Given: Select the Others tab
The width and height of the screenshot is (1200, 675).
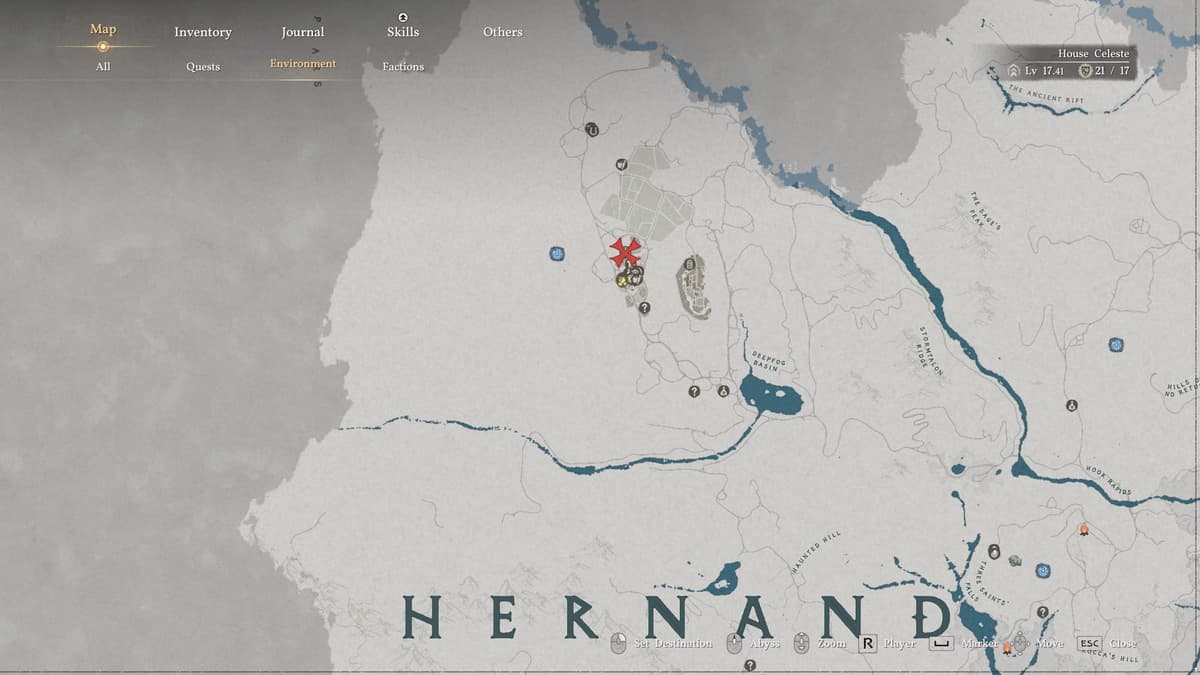Looking at the screenshot, I should click(502, 32).
